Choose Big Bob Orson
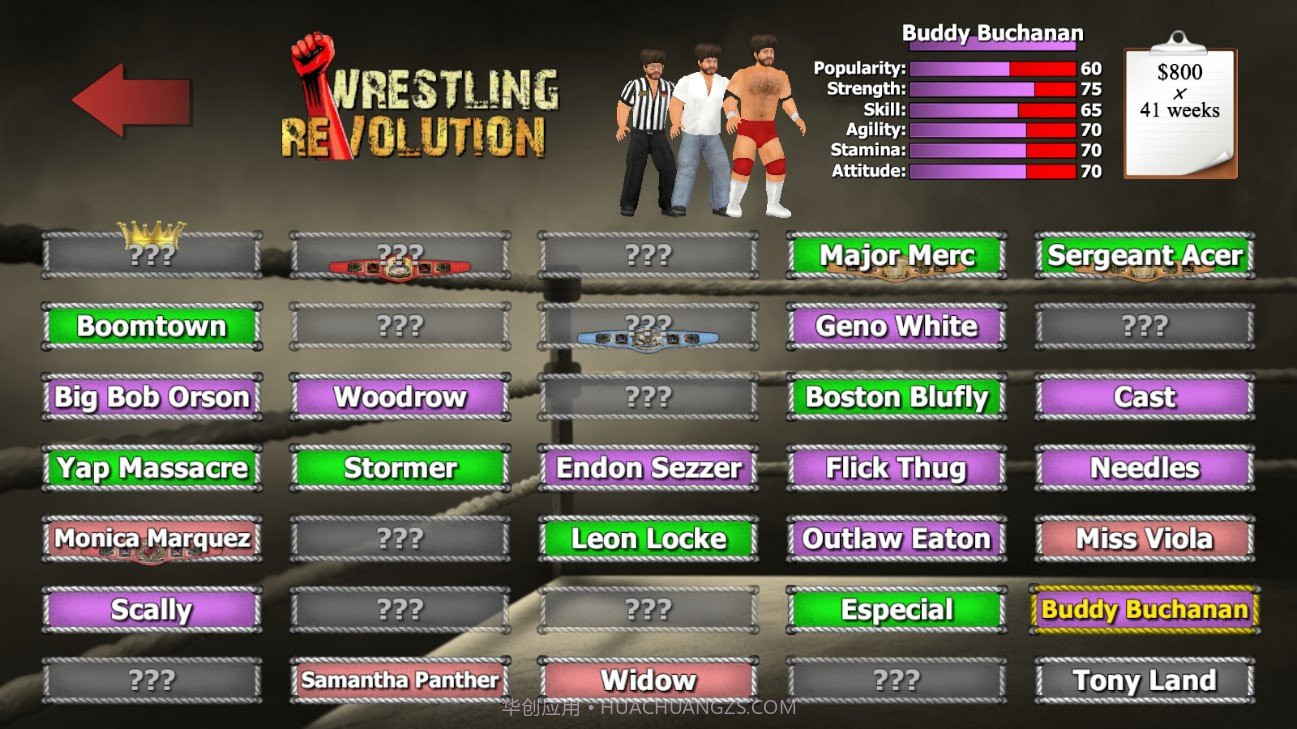1297x729 pixels. (x=152, y=398)
